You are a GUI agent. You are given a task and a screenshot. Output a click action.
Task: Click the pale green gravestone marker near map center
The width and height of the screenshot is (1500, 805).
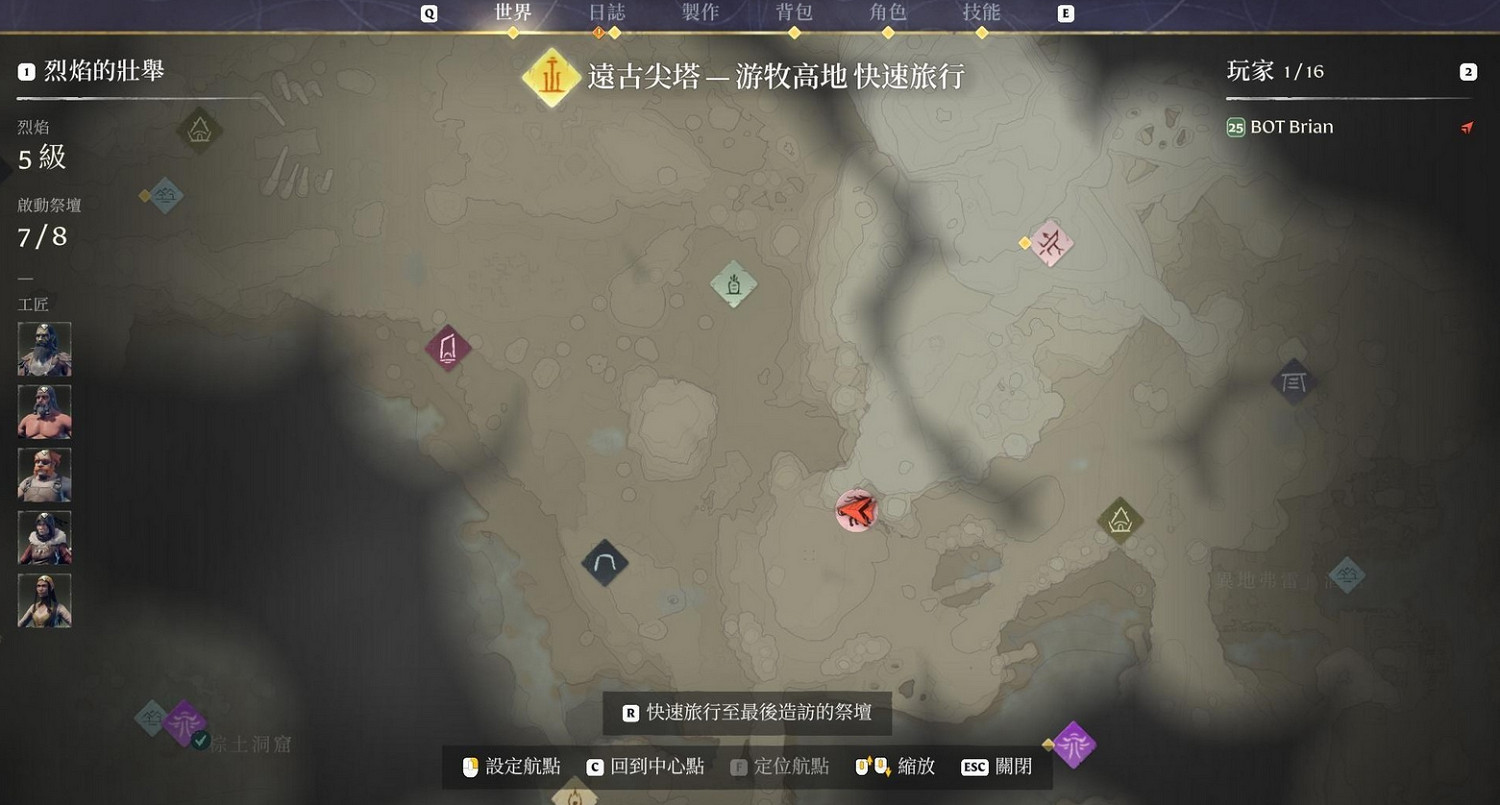coord(733,285)
